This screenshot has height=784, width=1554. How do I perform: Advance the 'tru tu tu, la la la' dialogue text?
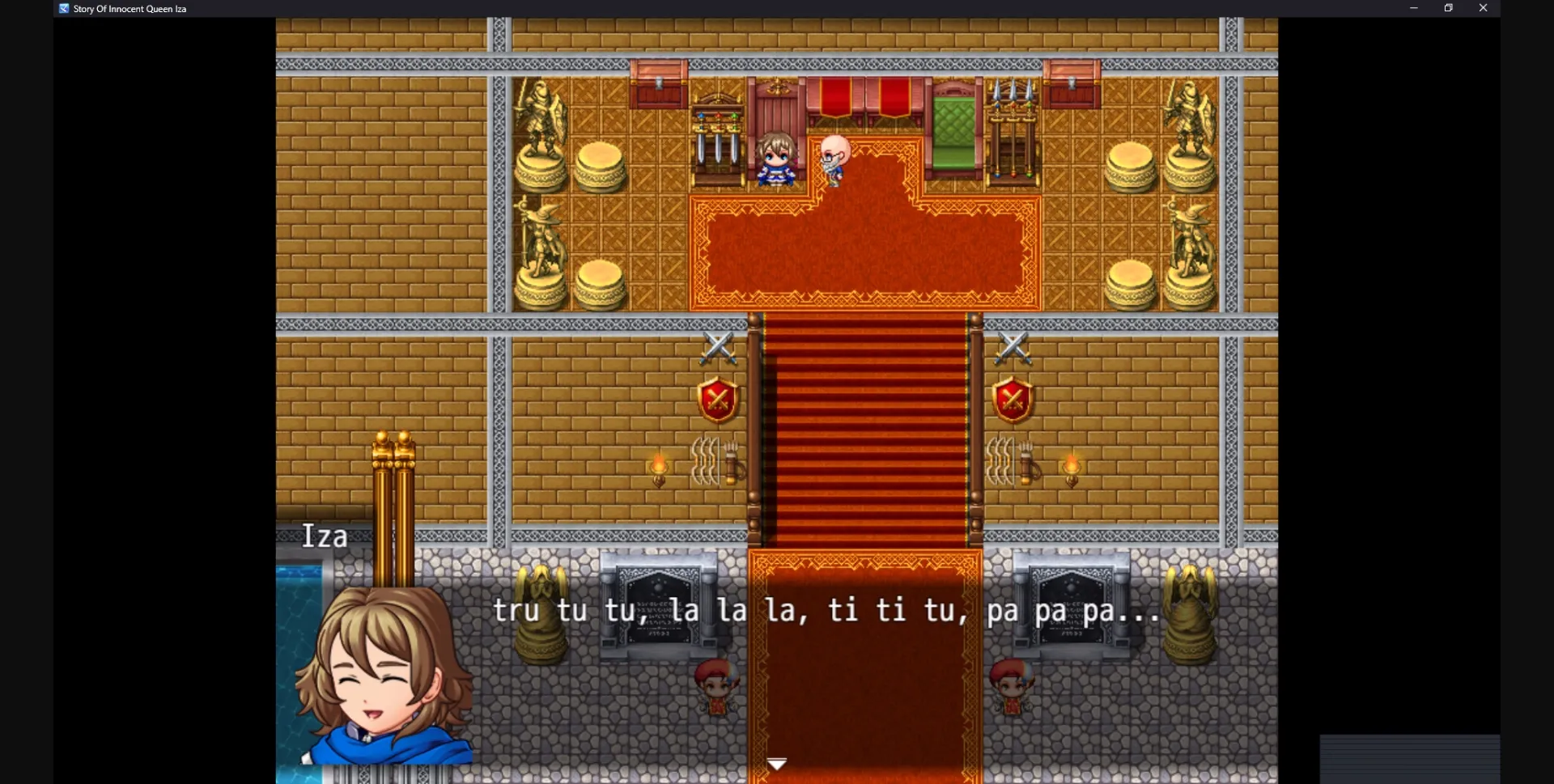click(826, 612)
